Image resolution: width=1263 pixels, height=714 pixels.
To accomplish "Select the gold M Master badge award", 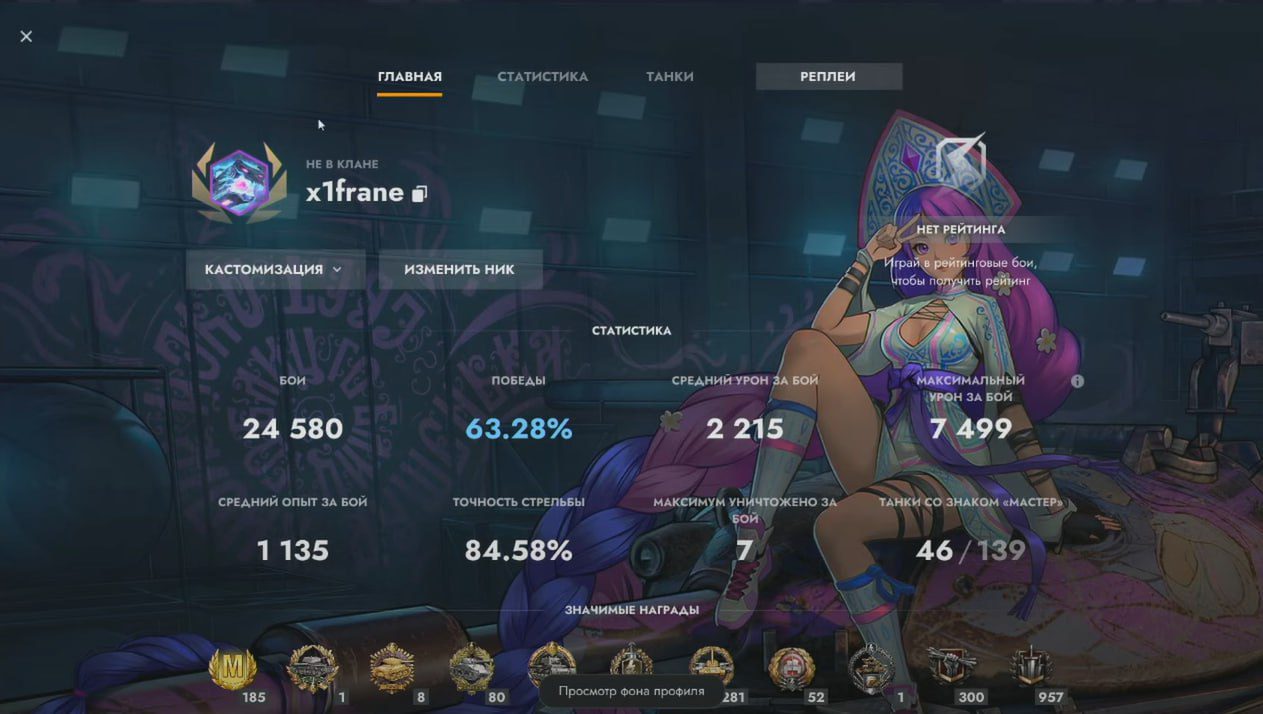I will tap(232, 667).
